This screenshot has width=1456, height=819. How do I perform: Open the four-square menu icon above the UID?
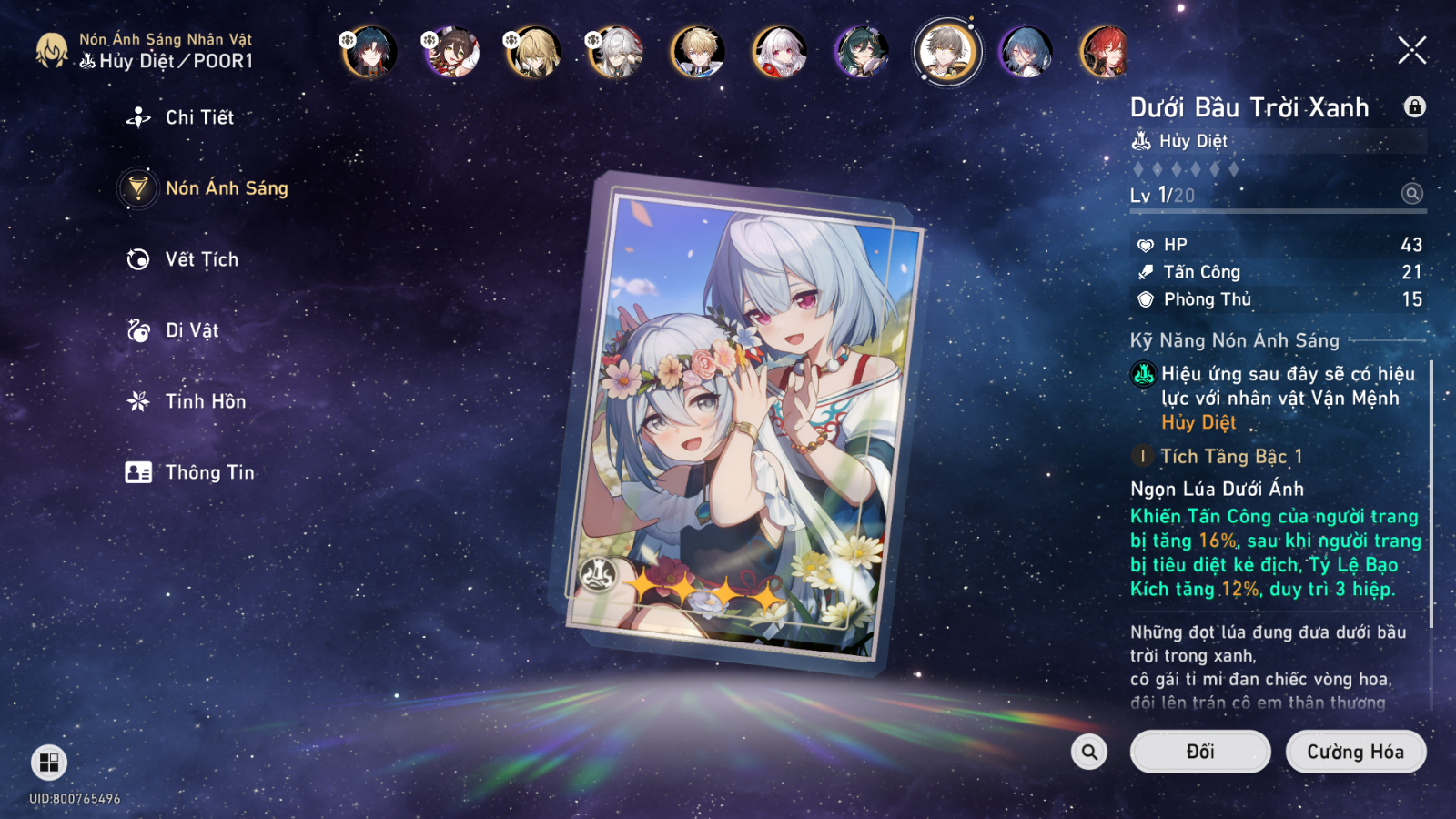(x=49, y=763)
